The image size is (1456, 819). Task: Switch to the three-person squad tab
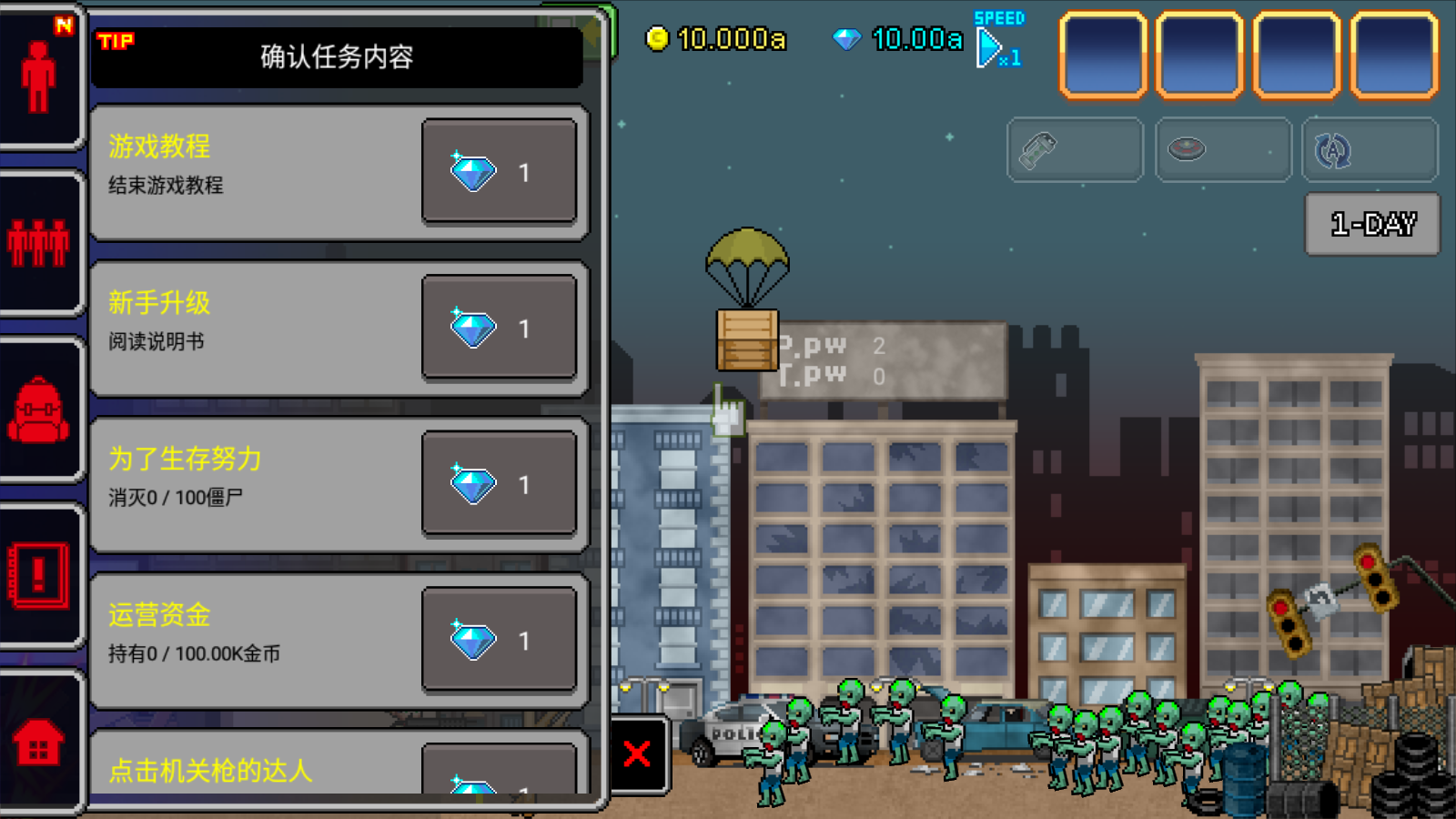tap(38, 244)
